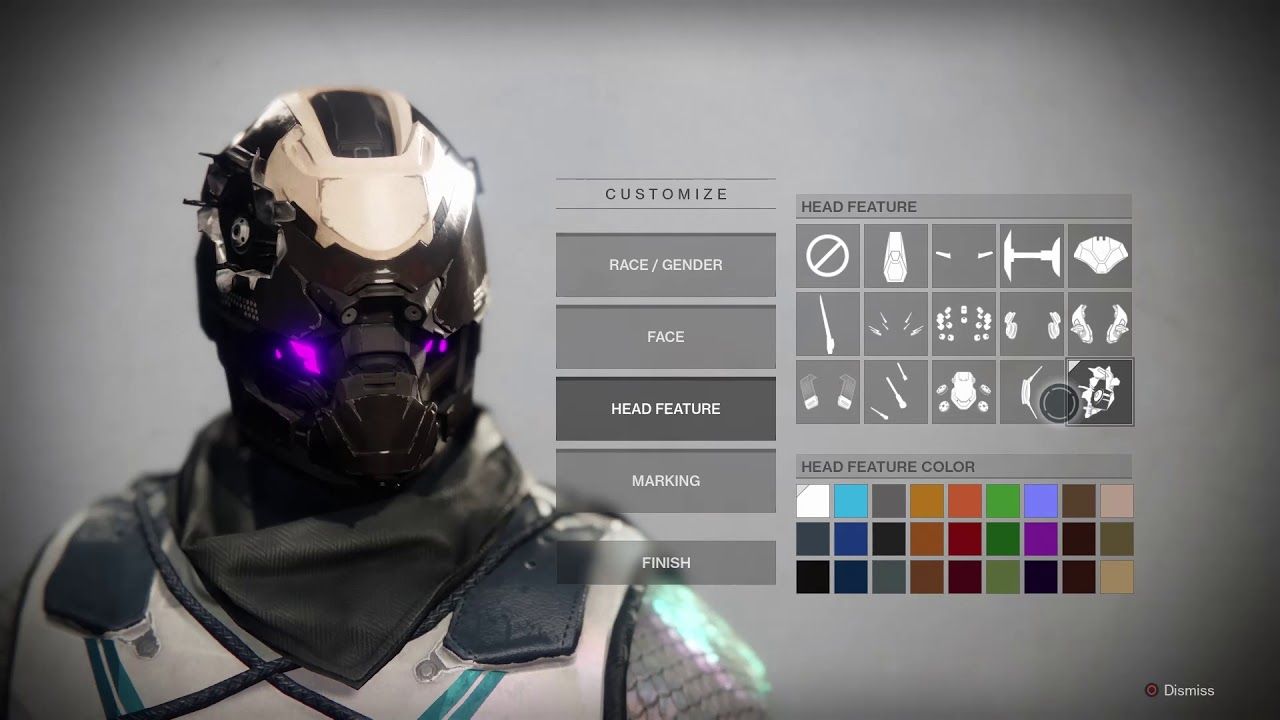
Task: Open the Race / Gender section
Action: tap(665, 265)
